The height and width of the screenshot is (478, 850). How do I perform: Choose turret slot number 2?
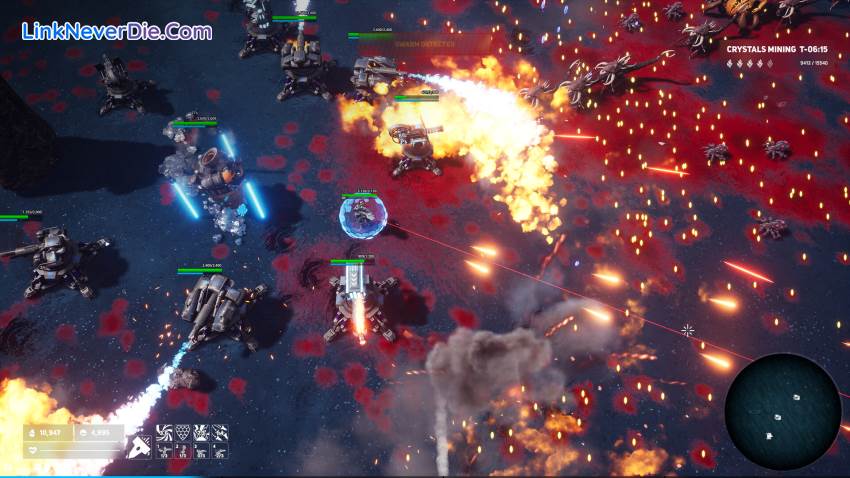coord(181,451)
